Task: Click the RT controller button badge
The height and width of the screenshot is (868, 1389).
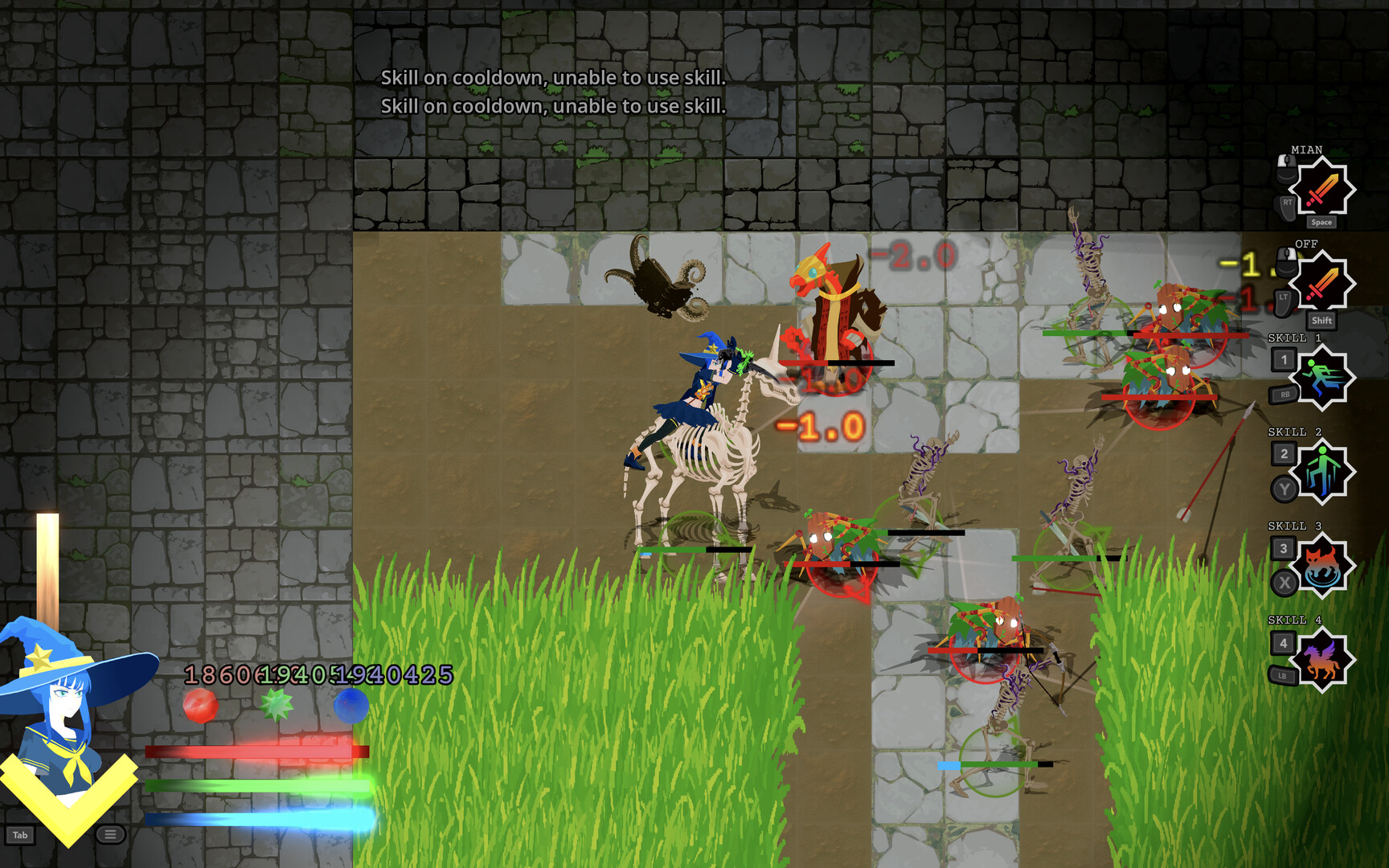Action: [1285, 203]
